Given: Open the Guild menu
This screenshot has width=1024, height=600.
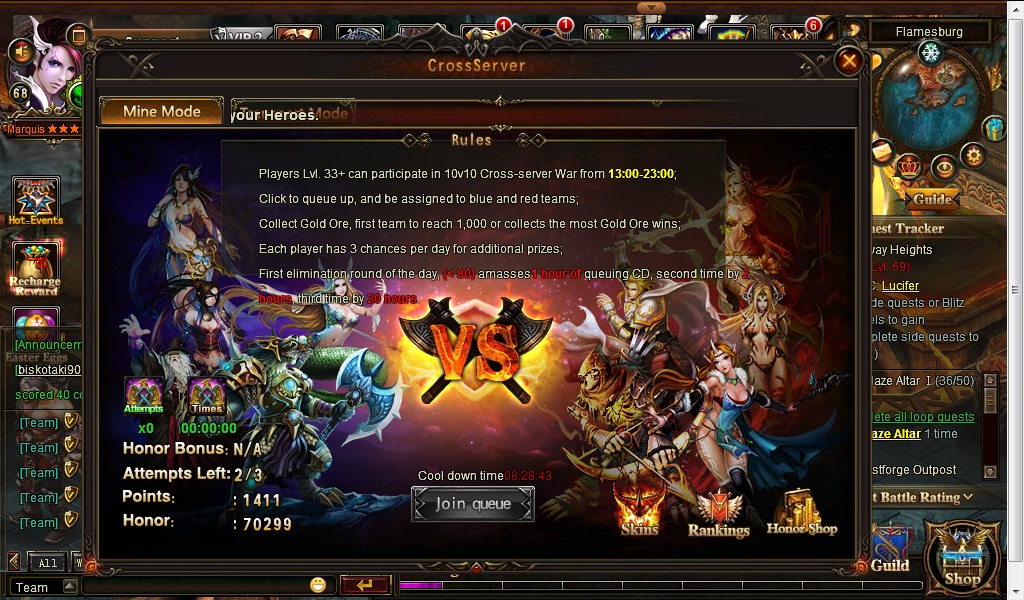Looking at the screenshot, I should pyautogui.click(x=889, y=553).
